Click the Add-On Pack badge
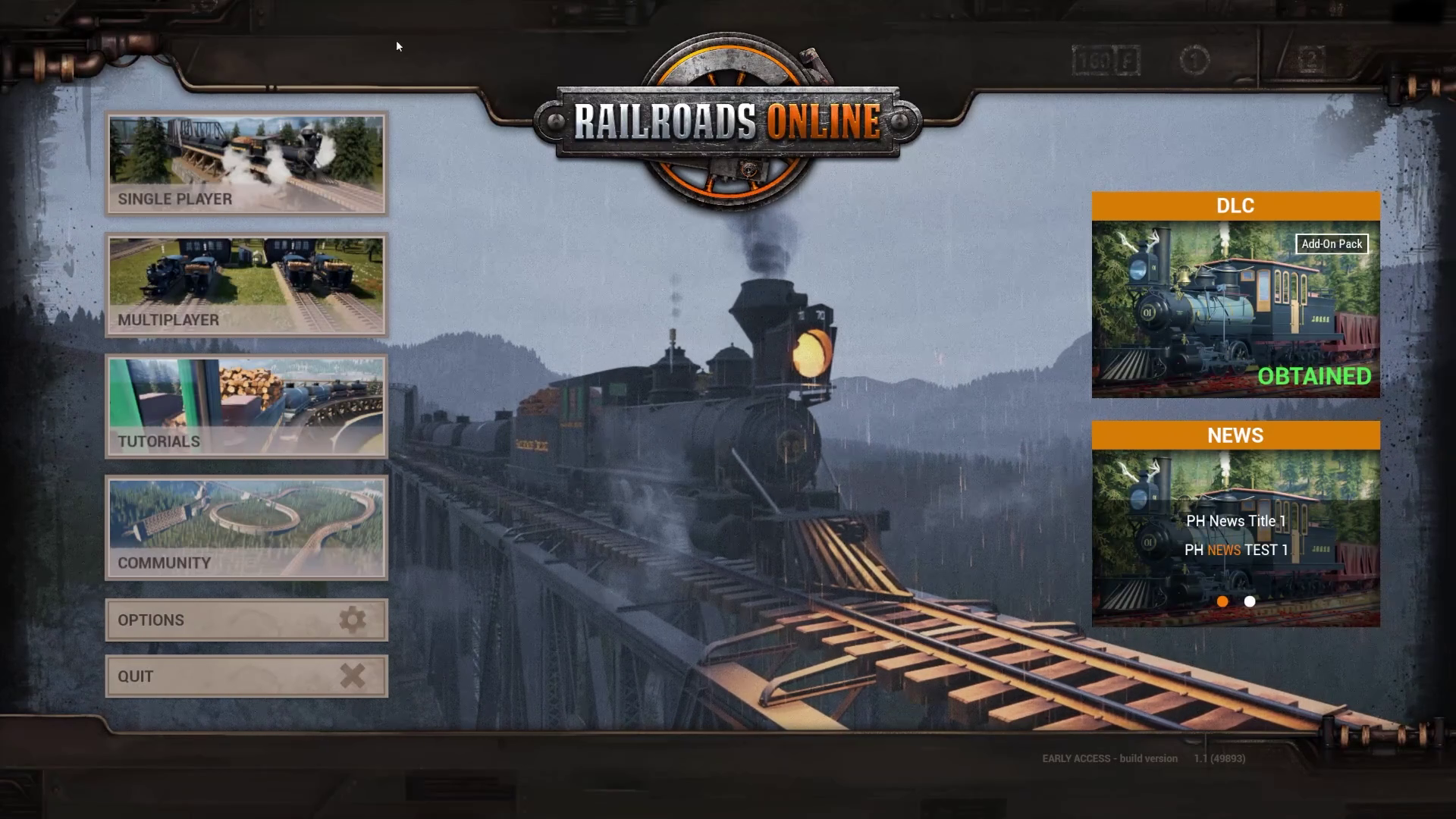This screenshot has width=1456, height=819. tap(1331, 244)
